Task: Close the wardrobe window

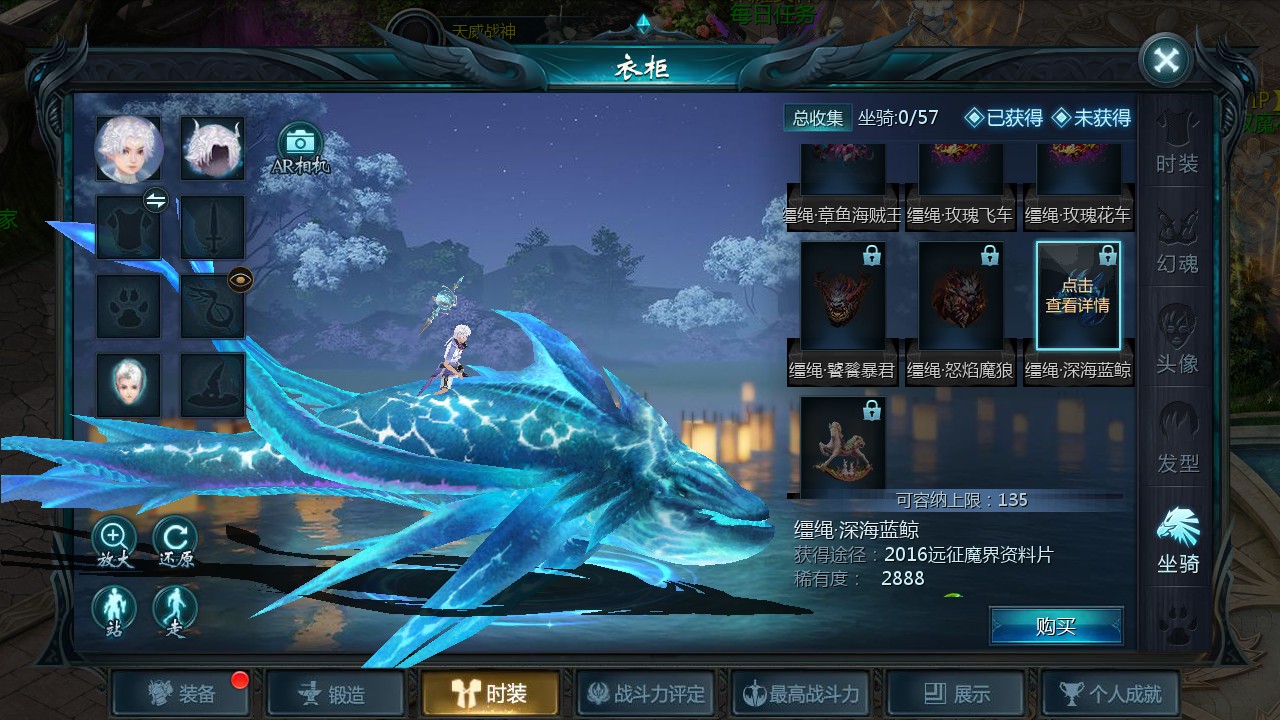Action: pyautogui.click(x=1166, y=61)
